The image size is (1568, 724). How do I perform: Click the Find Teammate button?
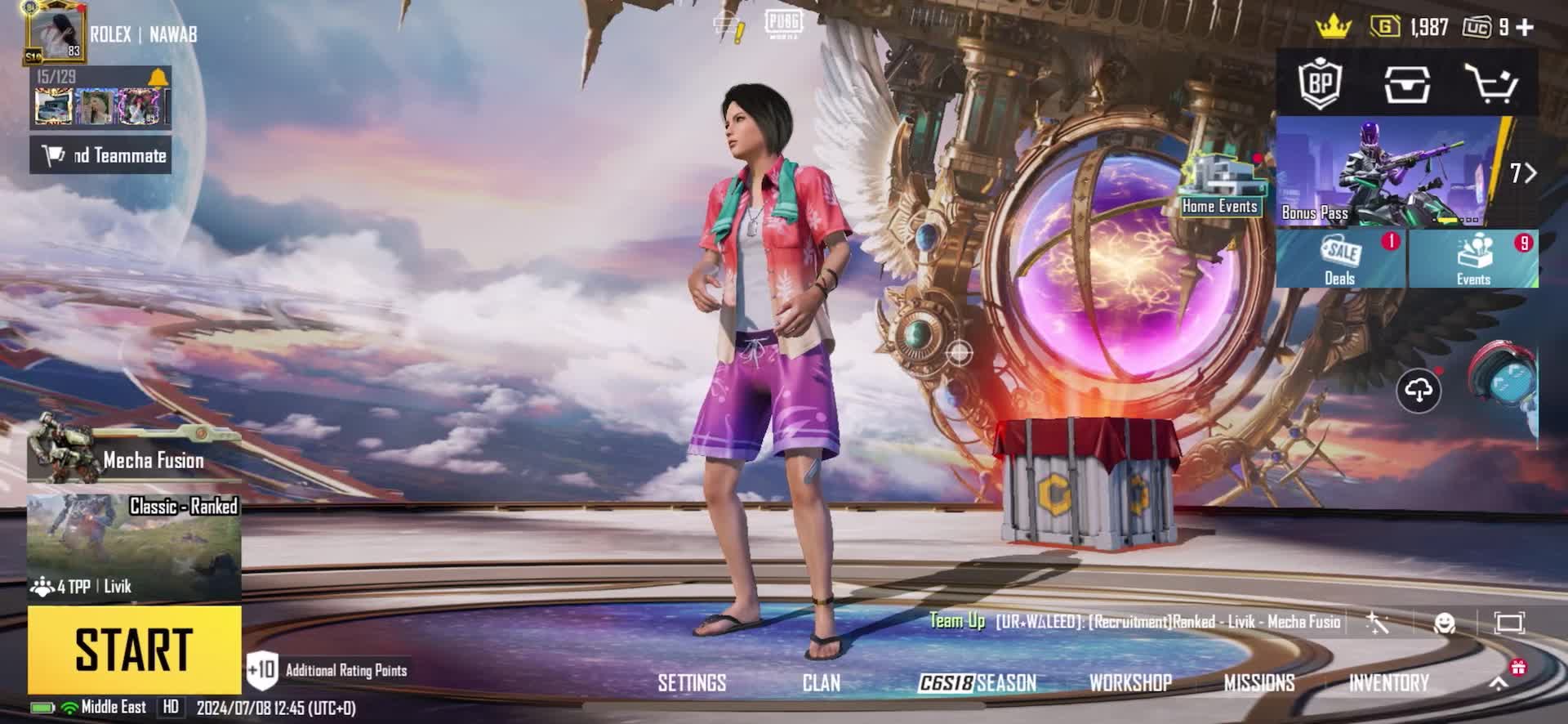click(x=101, y=155)
